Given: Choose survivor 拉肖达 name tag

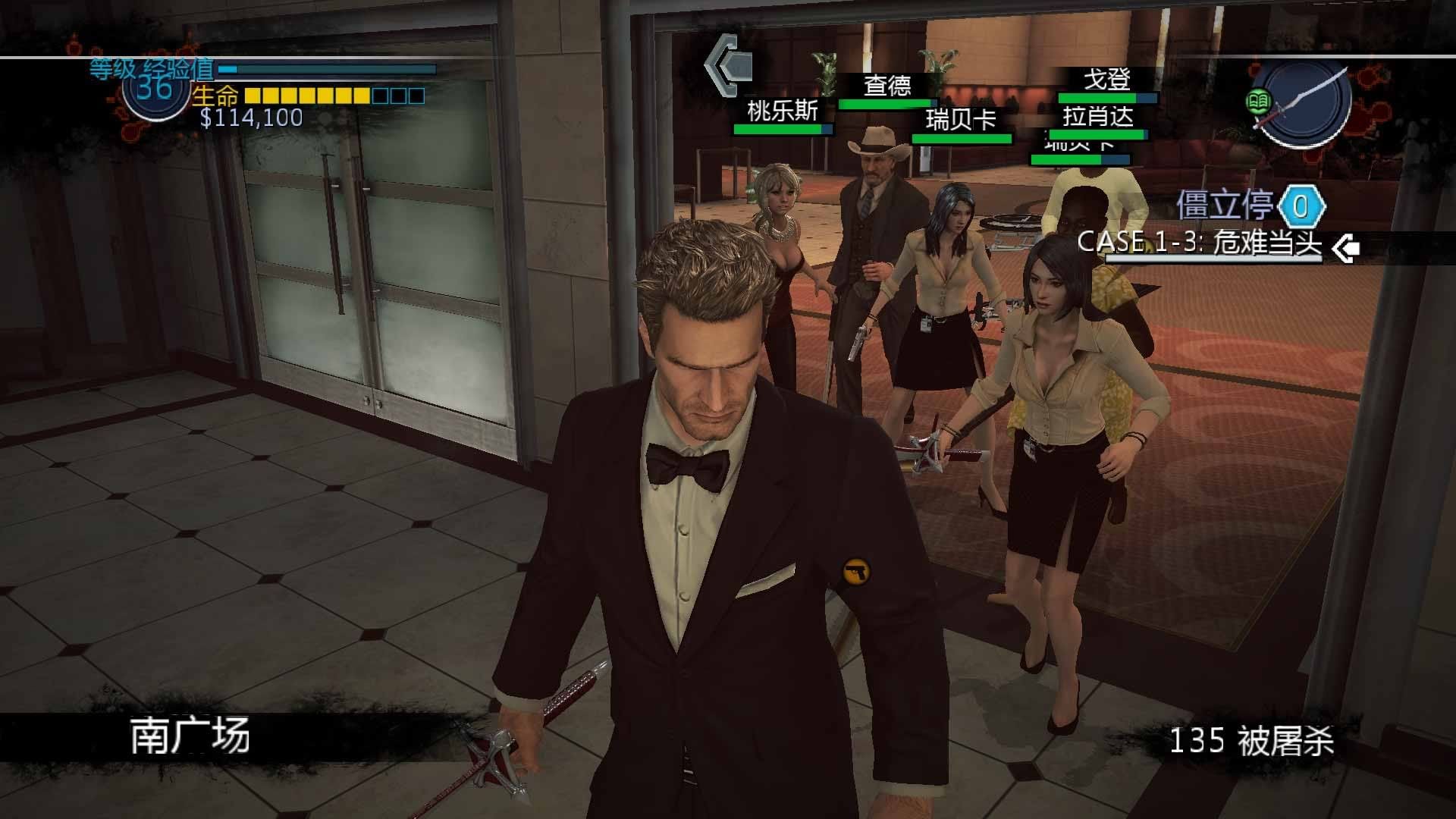Looking at the screenshot, I should [x=1098, y=117].
